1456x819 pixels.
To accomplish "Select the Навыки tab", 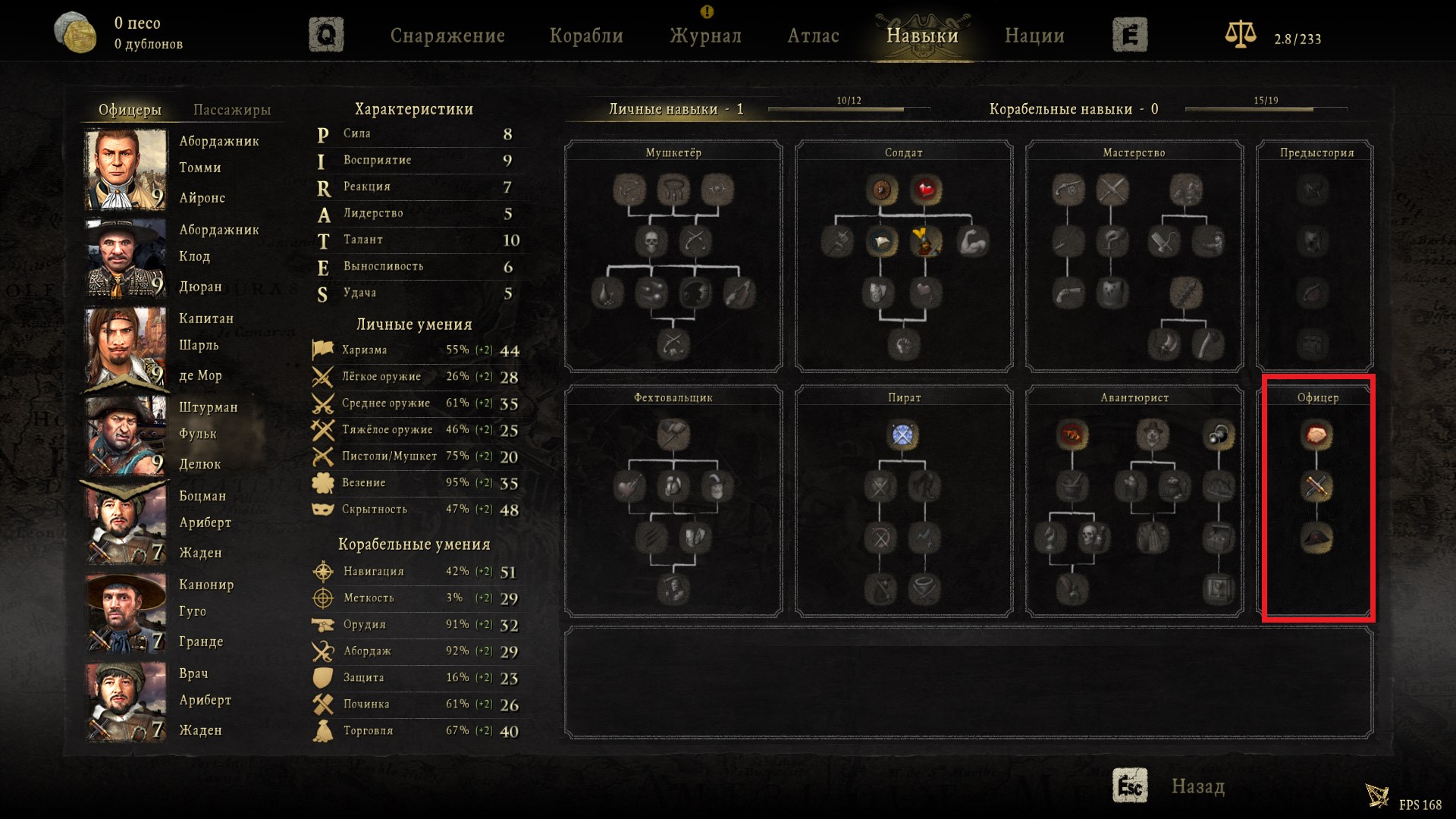I will click(x=922, y=36).
